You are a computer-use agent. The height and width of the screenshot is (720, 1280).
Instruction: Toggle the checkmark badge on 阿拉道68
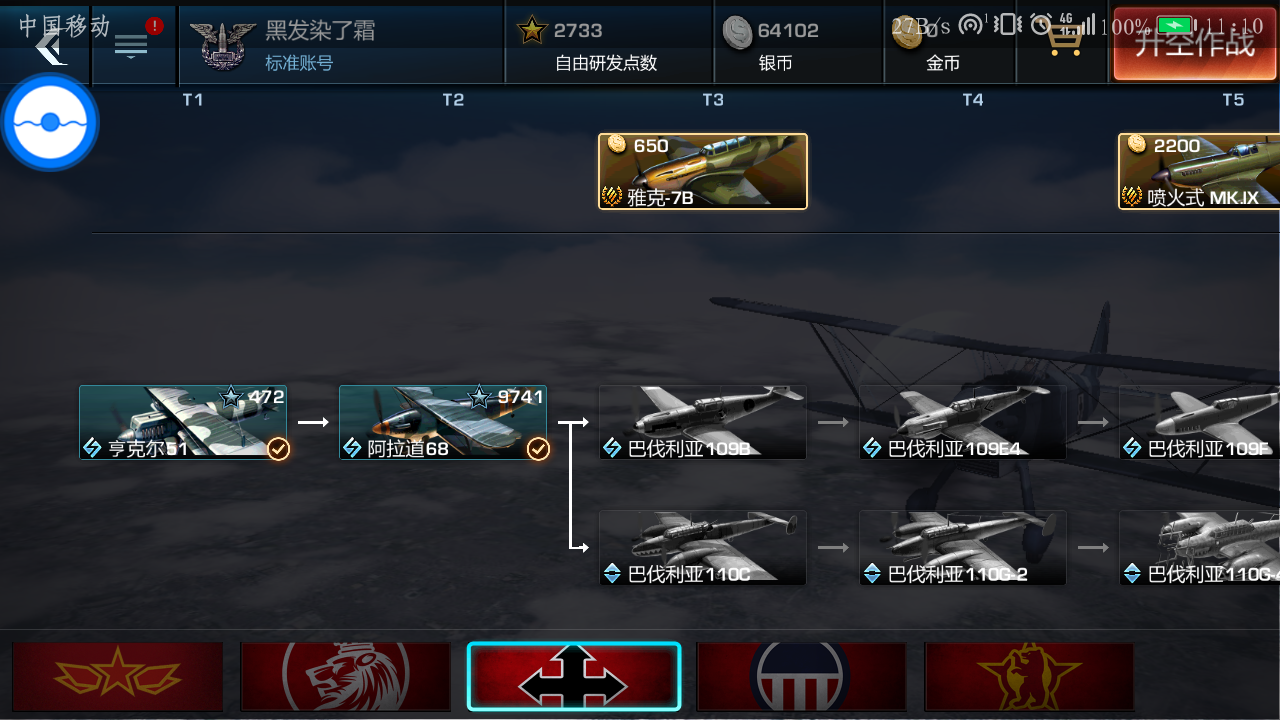[x=537, y=450]
